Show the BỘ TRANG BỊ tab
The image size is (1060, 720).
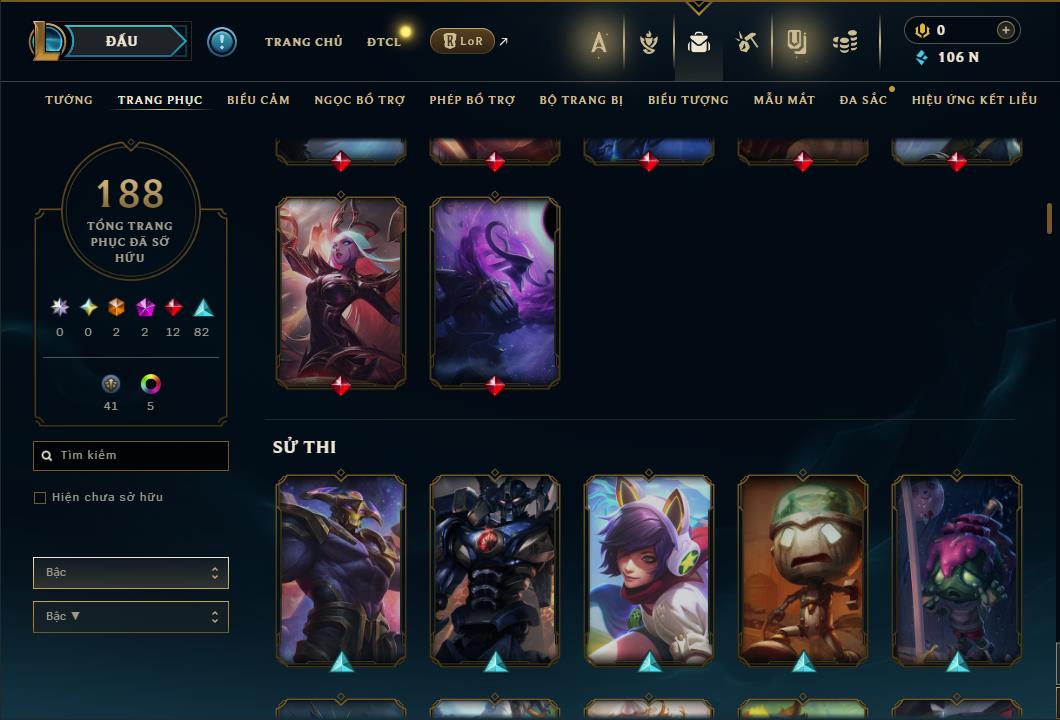(581, 100)
